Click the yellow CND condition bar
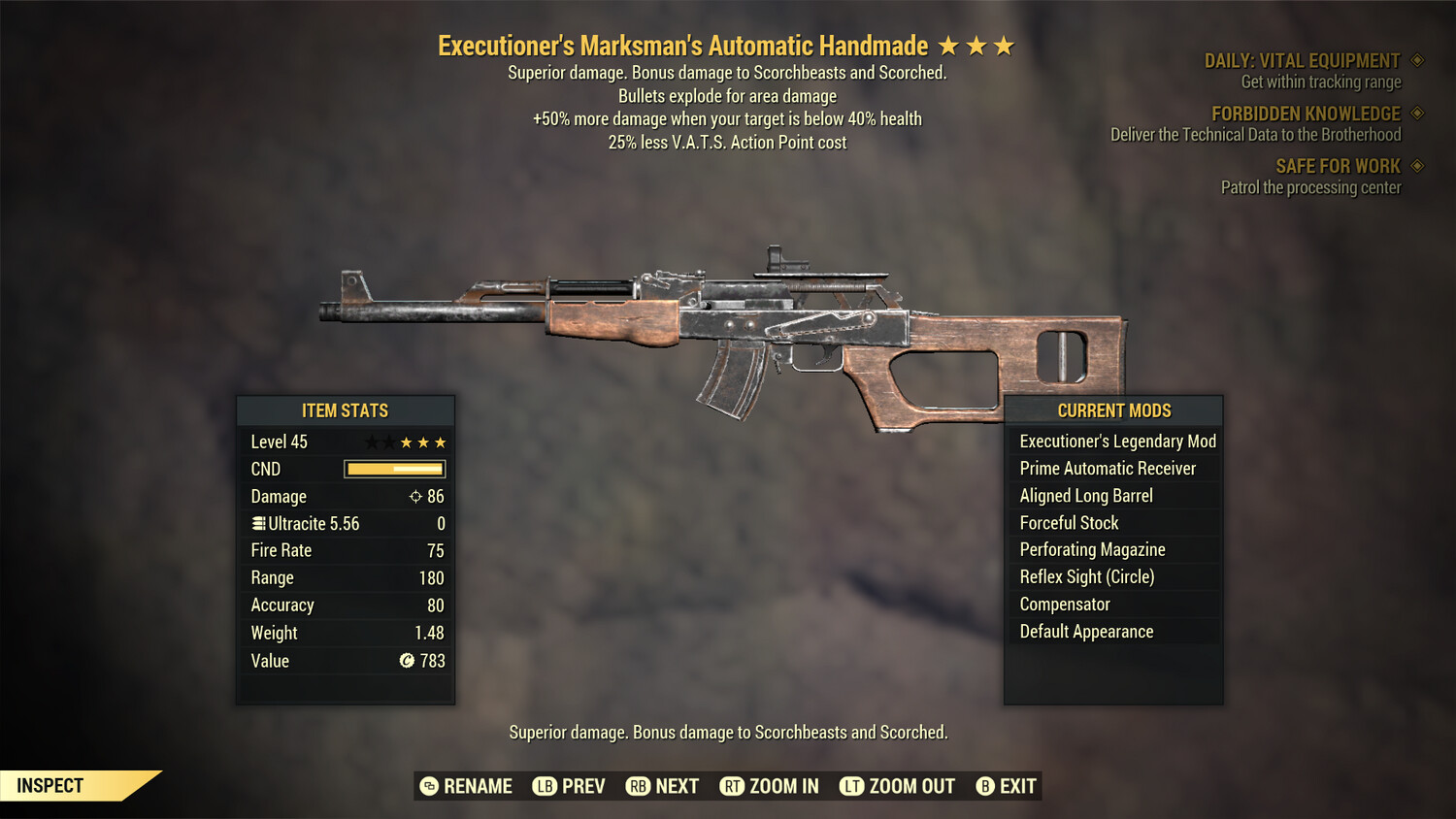This screenshot has height=819, width=1456. [393, 469]
